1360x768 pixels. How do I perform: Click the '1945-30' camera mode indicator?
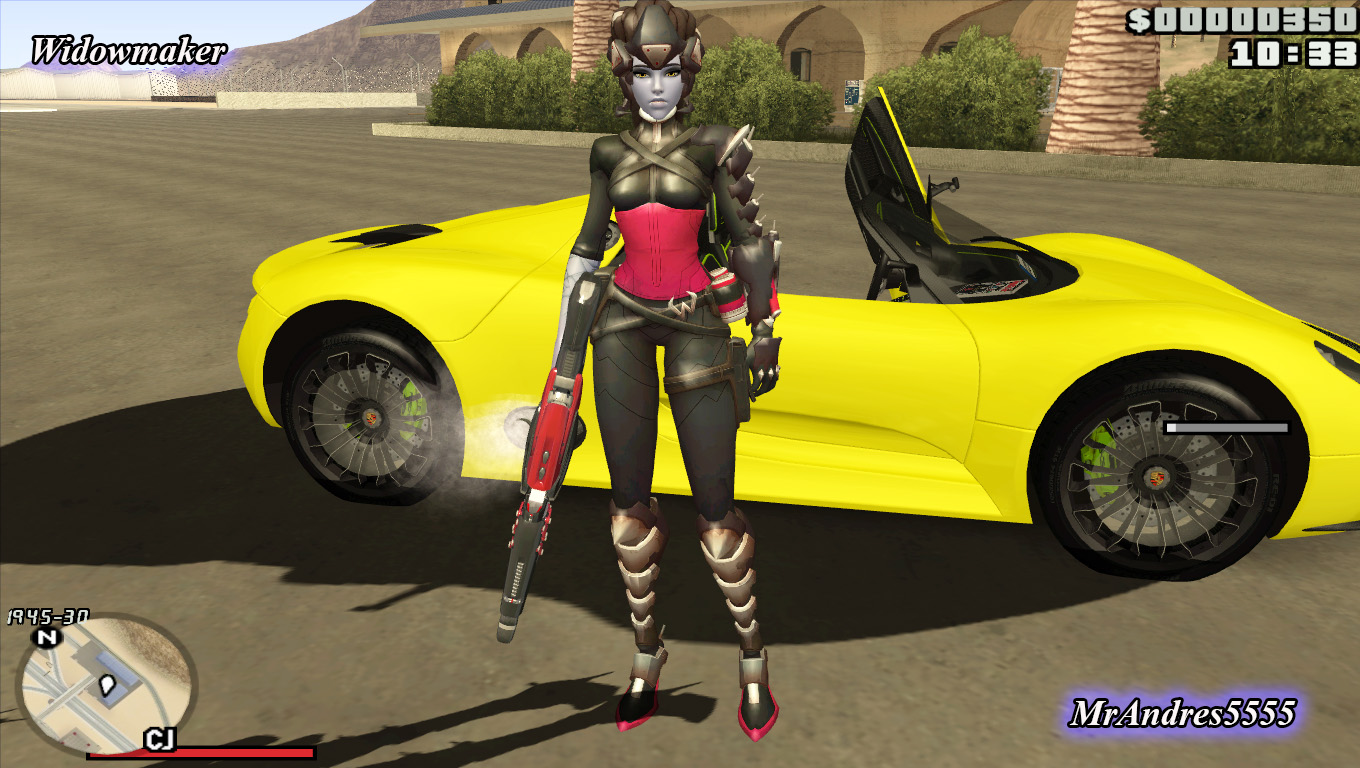pos(46,615)
